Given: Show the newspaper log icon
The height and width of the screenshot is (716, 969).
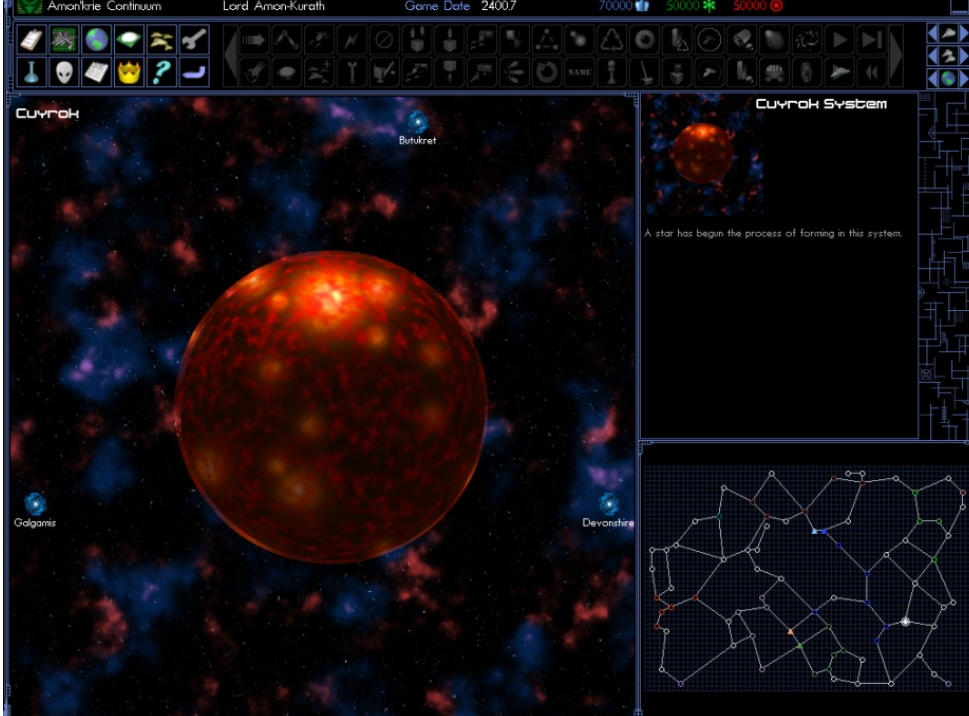Looking at the screenshot, I should 96,72.
